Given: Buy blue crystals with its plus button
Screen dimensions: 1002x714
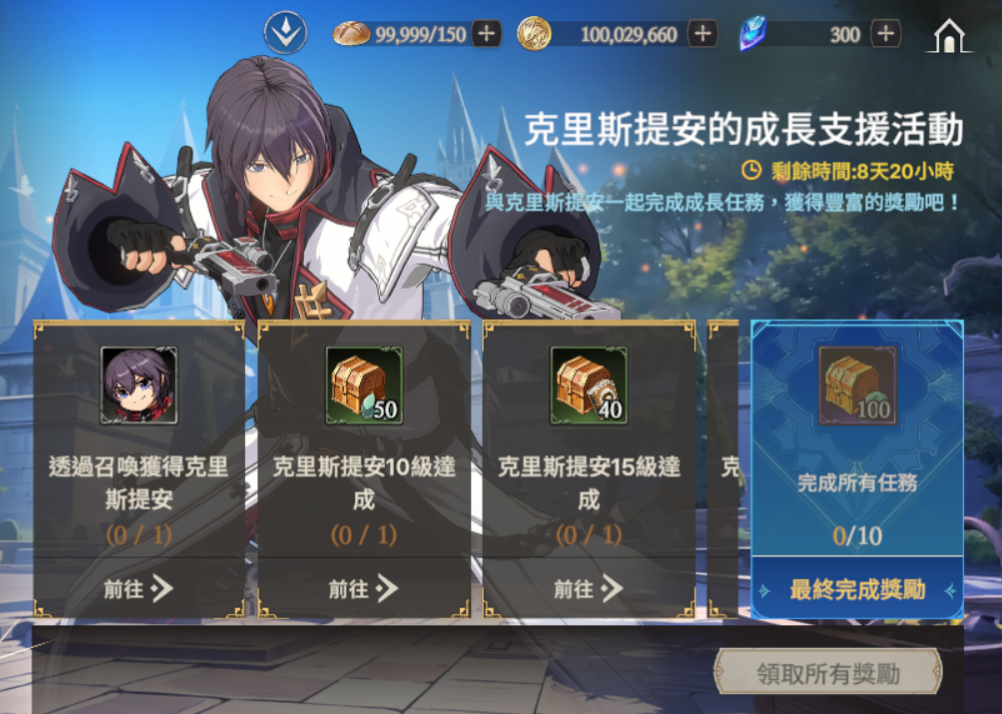Looking at the screenshot, I should [885, 34].
